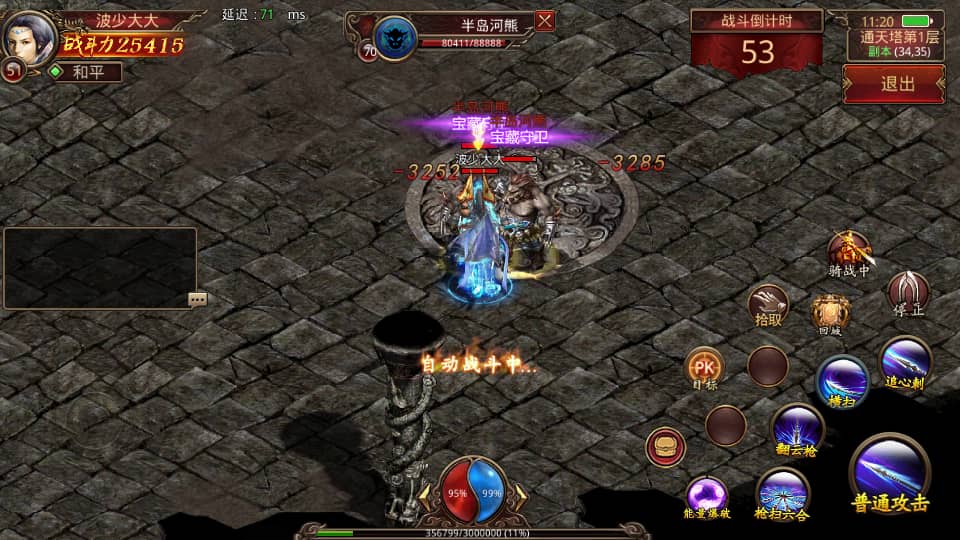The image size is (960, 540).
Task: Close the 半岛河熊 target panel
Action: point(545,21)
